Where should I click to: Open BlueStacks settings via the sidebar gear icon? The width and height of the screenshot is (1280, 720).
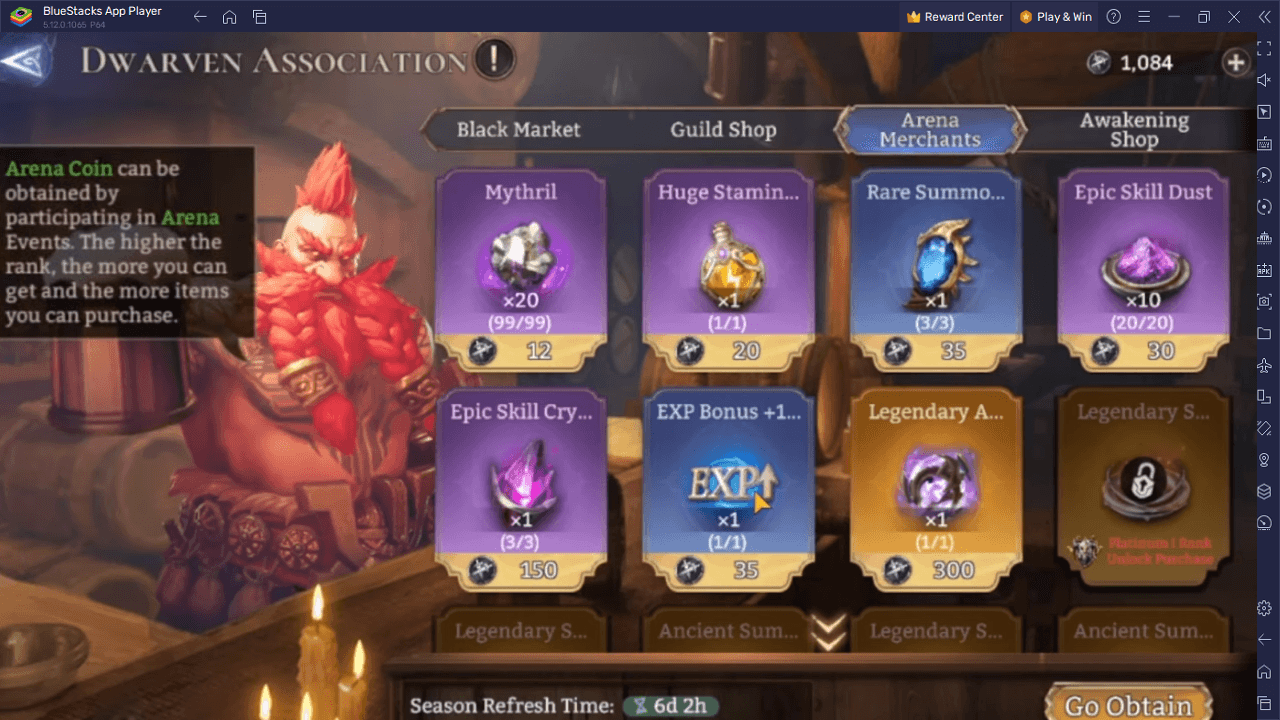(x=1263, y=607)
